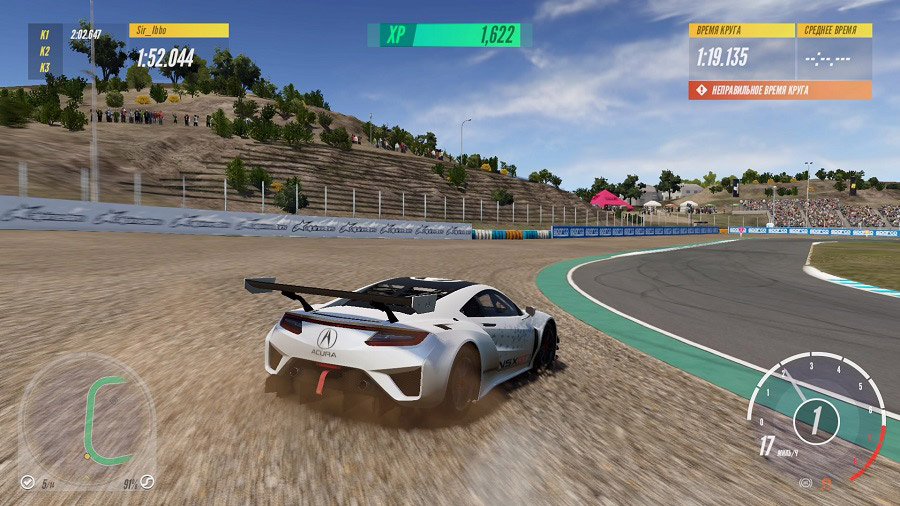Click the orange invalid lap time warning banner

click(x=779, y=90)
